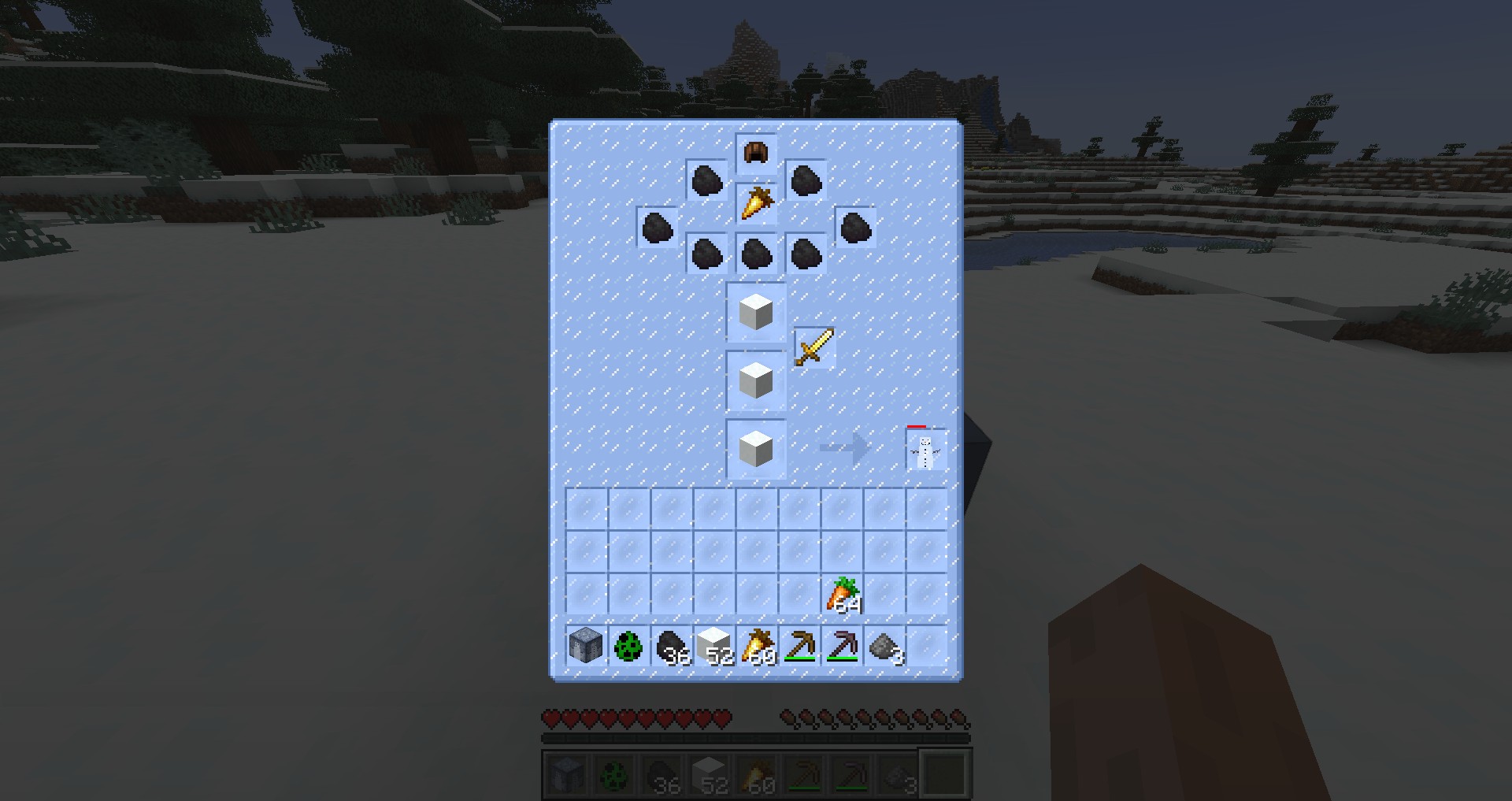Select the golden carrot in the crafting grid
This screenshot has height=801, width=1512.
point(756,203)
